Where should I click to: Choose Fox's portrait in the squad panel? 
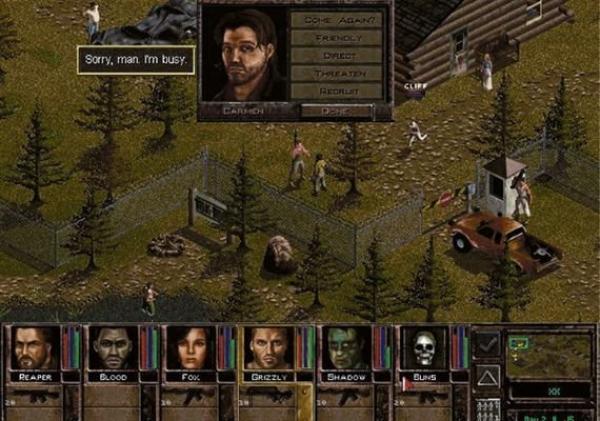pos(189,348)
